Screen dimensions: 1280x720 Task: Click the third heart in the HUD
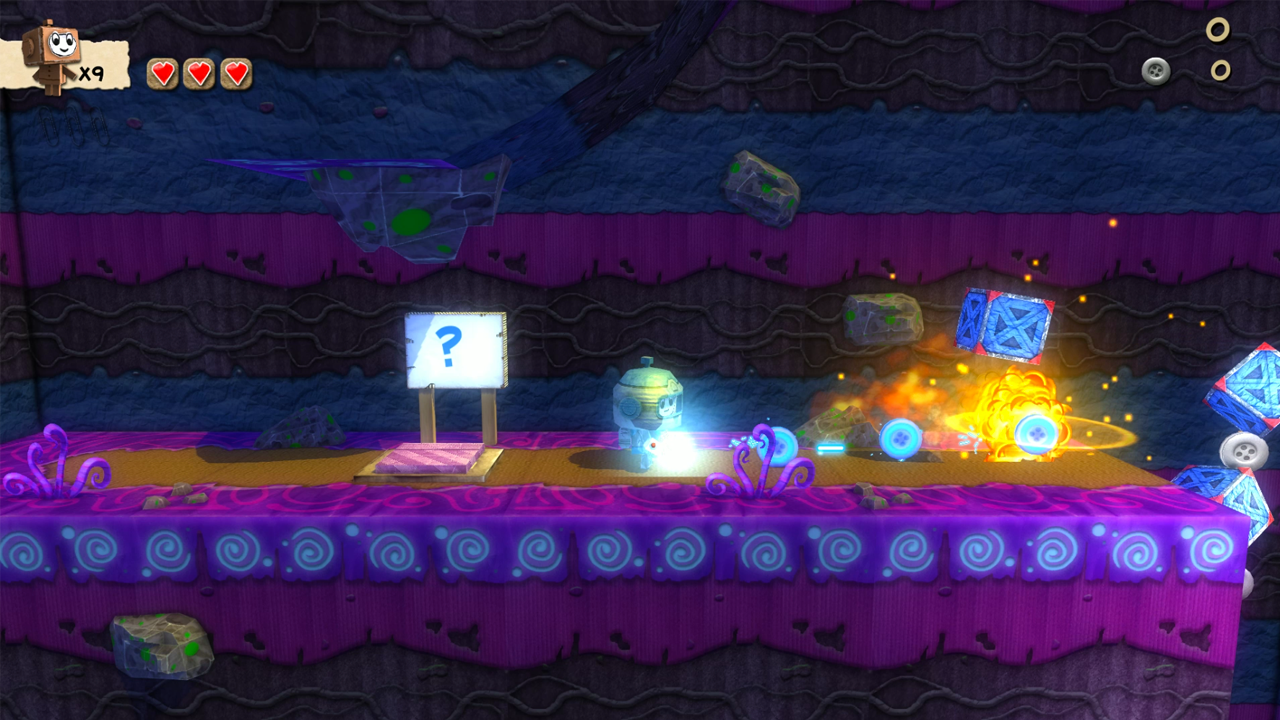[236, 72]
